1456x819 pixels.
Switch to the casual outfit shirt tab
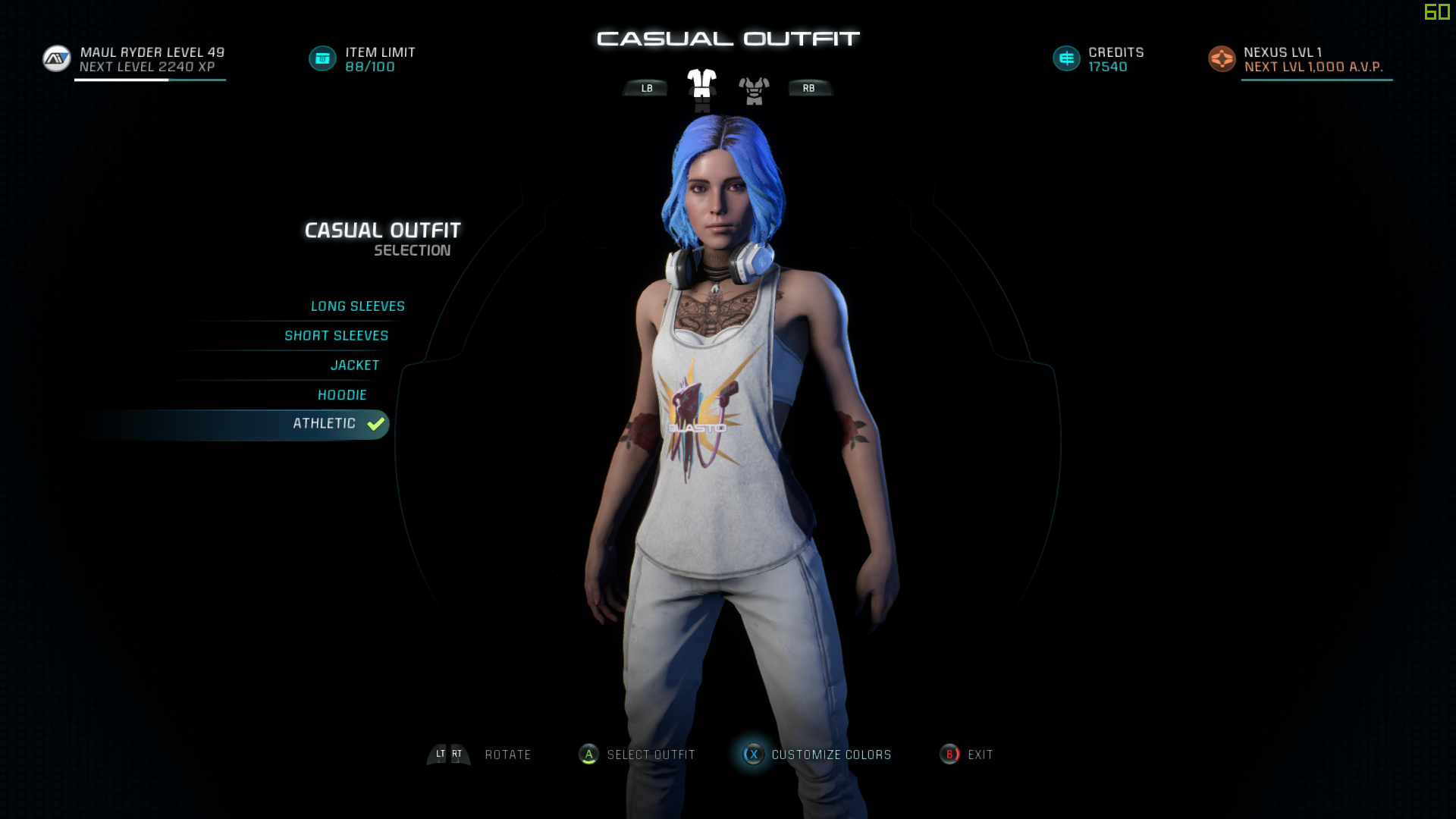701,87
